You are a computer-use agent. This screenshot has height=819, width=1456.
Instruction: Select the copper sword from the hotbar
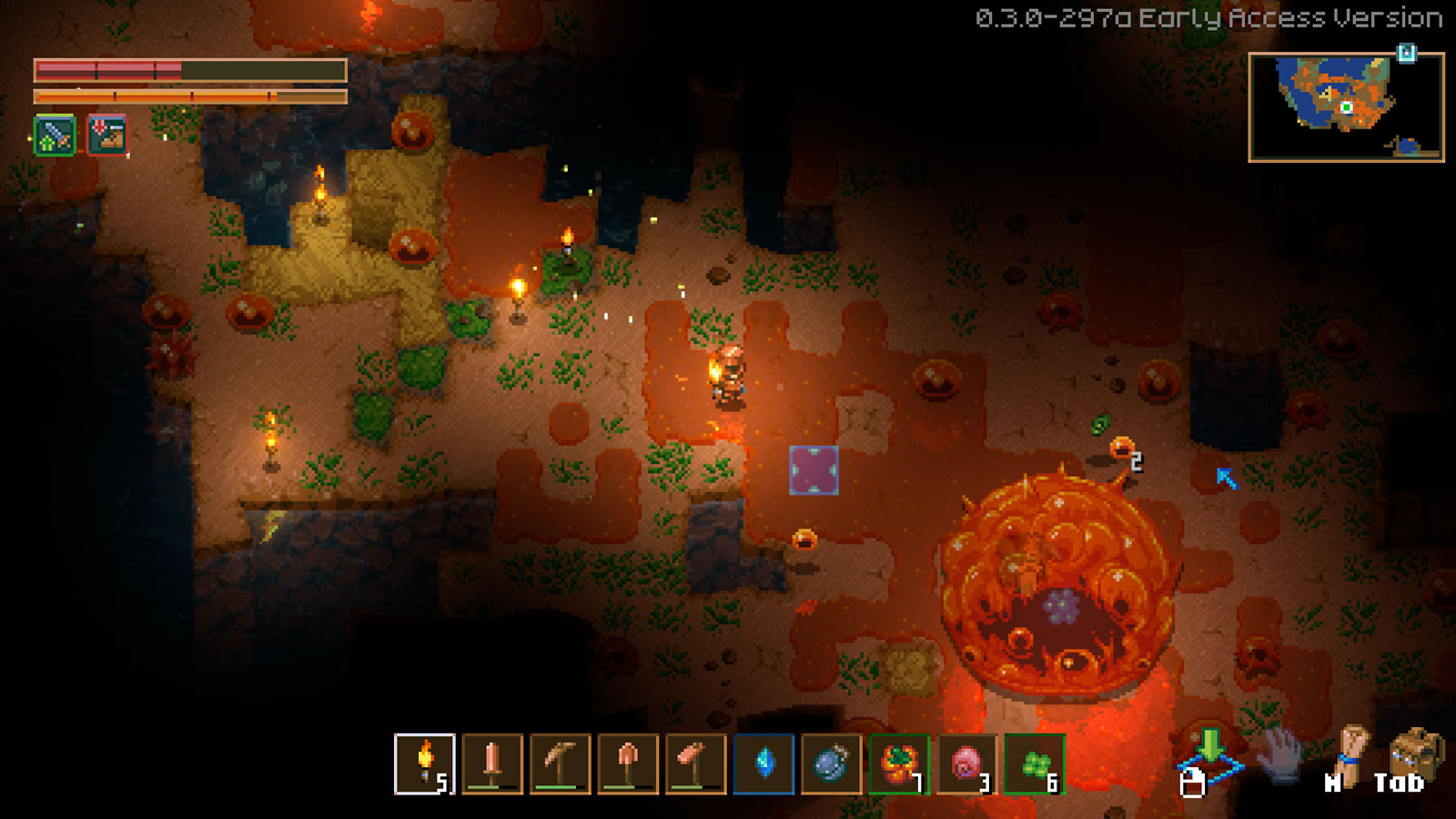(x=491, y=764)
